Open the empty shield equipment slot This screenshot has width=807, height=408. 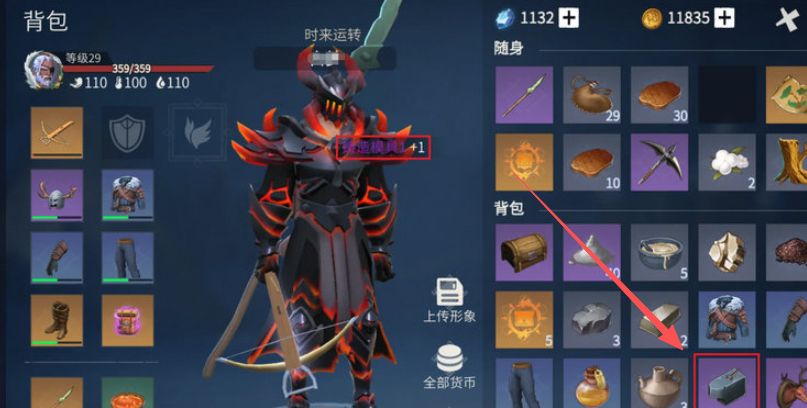[127, 132]
